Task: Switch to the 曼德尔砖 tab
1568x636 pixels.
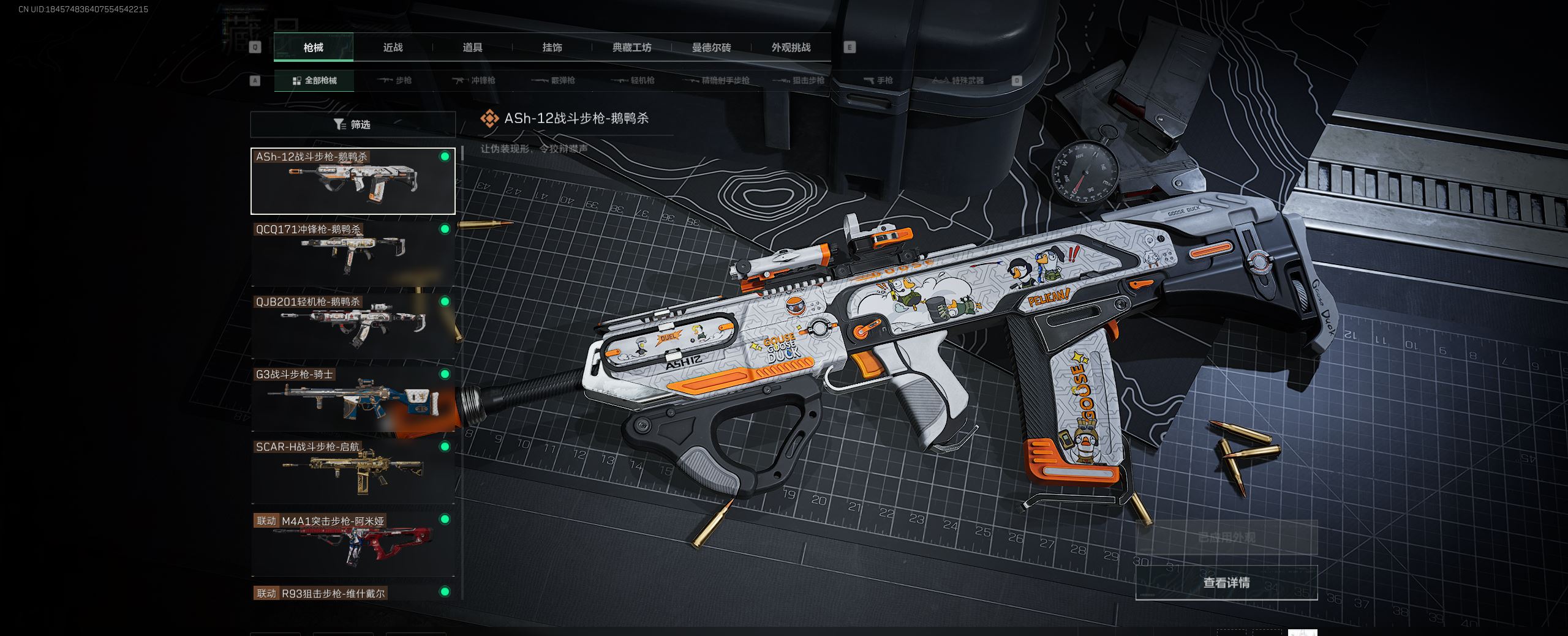Action: tap(711, 47)
